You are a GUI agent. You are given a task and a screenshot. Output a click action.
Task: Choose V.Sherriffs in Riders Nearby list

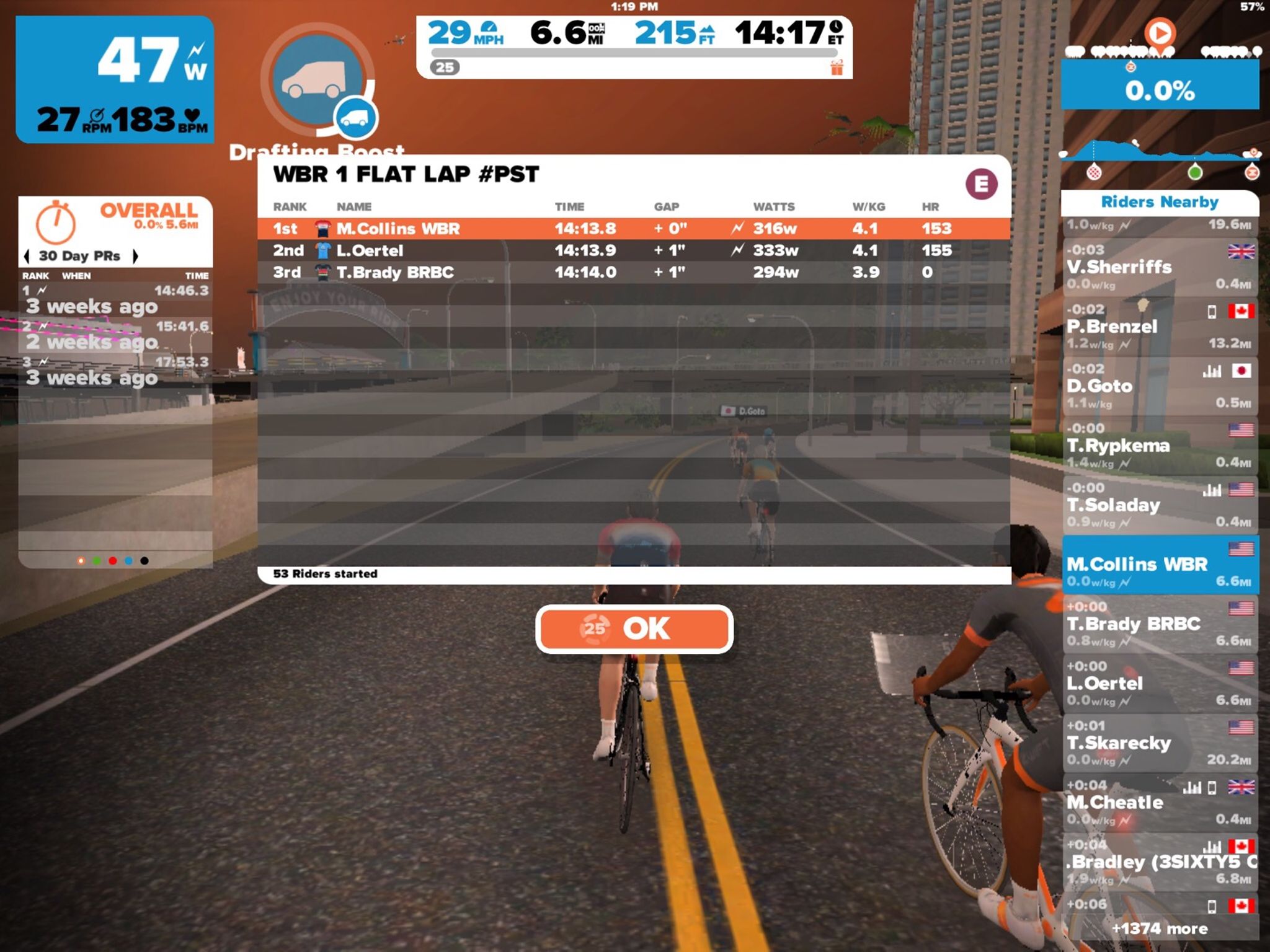1159,267
